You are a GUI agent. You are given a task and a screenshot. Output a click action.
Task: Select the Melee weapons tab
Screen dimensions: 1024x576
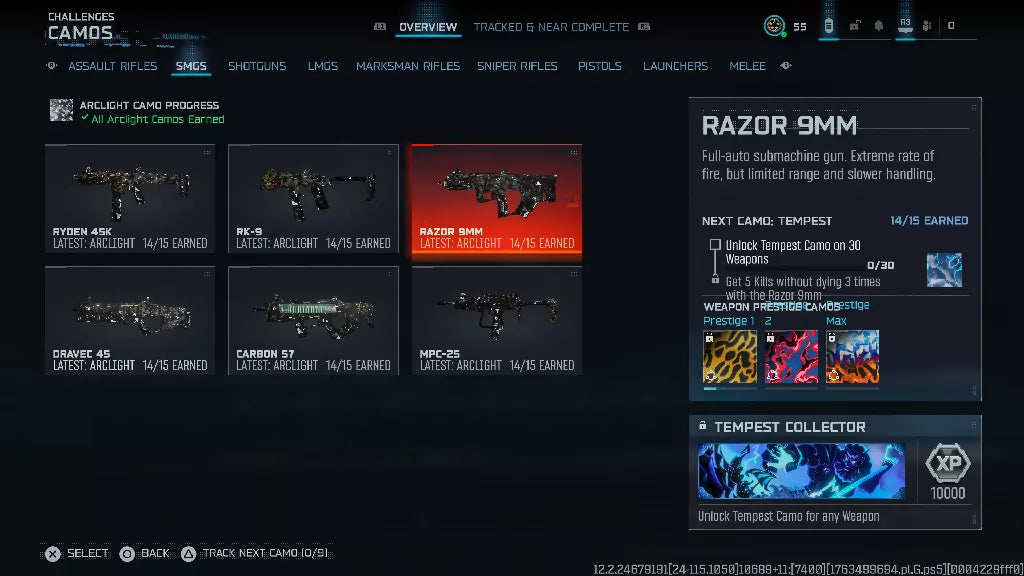point(747,66)
